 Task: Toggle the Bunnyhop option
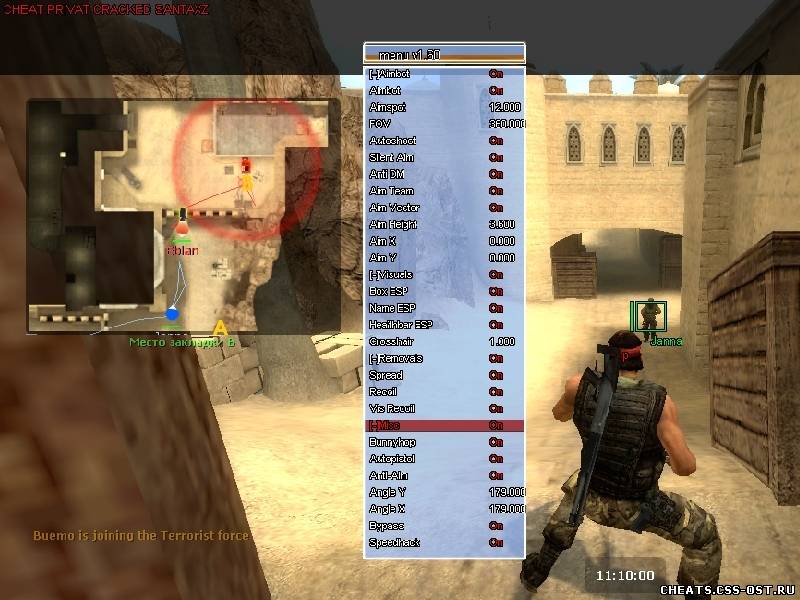tap(445, 442)
